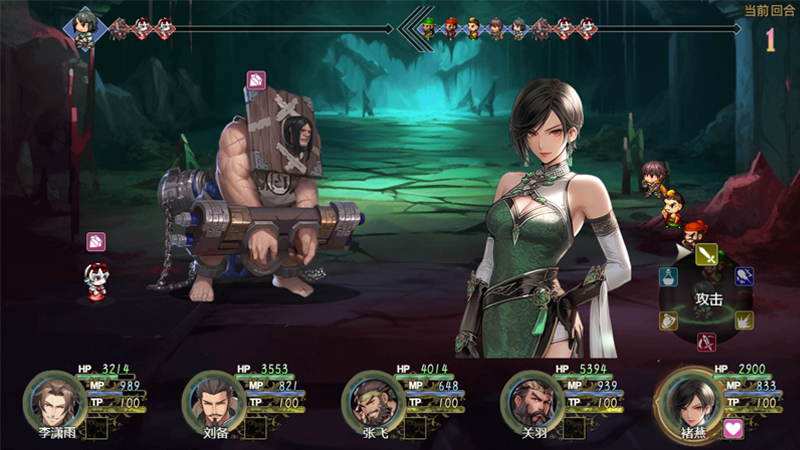Open the item bag command
Viewport: 800px width, 450px height.
point(669,279)
